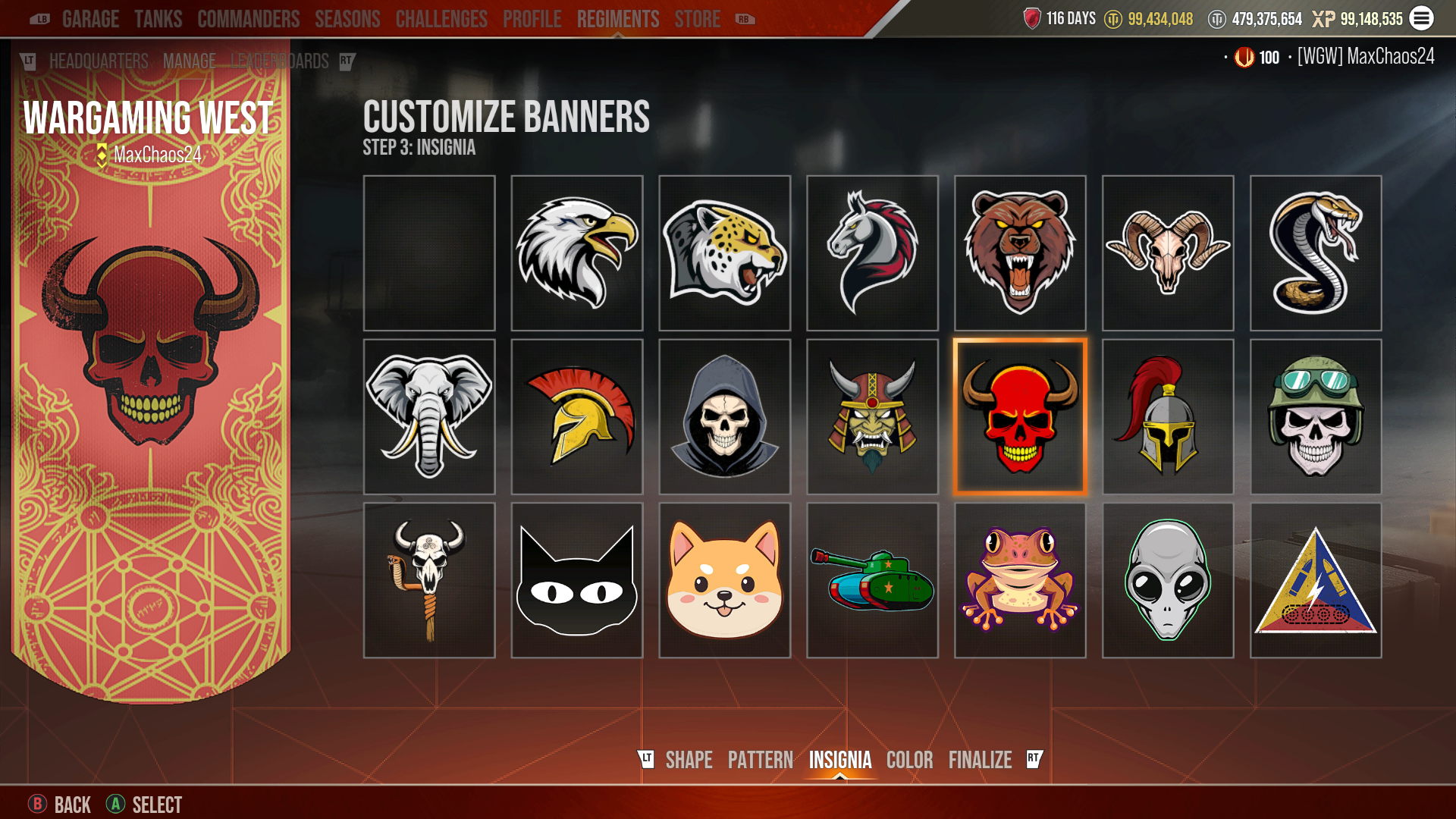Viewport: 1456px width, 819px height.
Task: Pick the Shiba Inu dog insignia
Action: tap(724, 580)
